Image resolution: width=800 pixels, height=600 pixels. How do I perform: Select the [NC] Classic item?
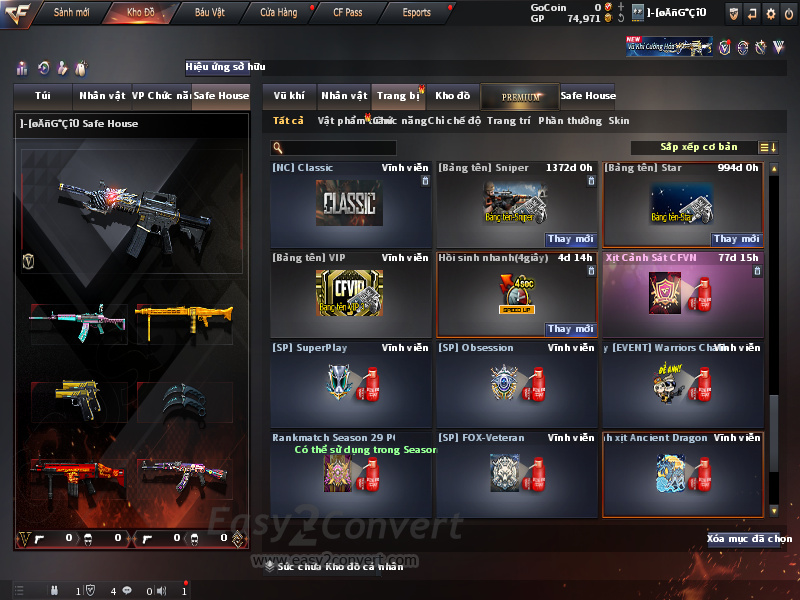[350, 205]
